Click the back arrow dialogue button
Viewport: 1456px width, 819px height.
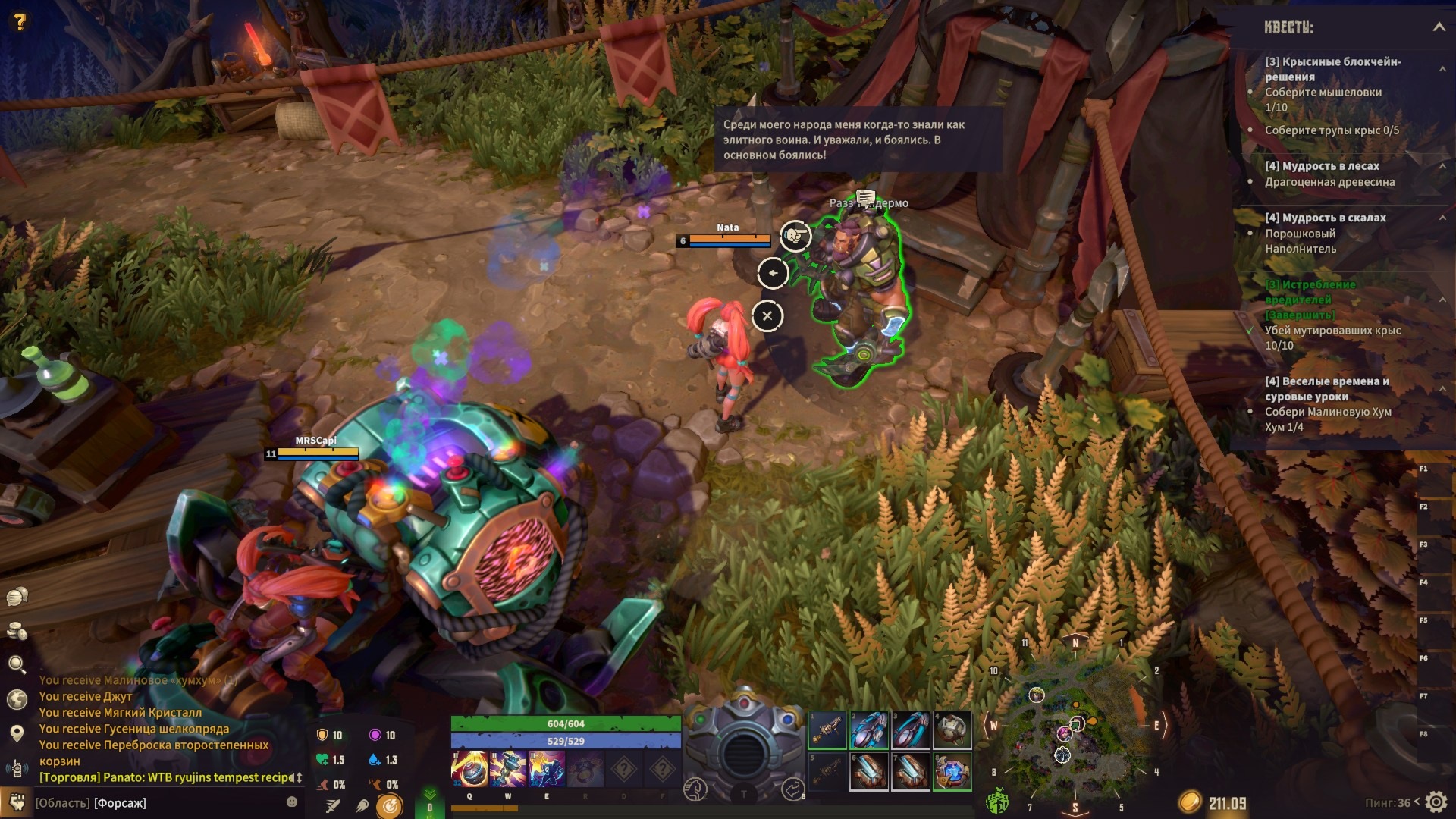click(773, 273)
